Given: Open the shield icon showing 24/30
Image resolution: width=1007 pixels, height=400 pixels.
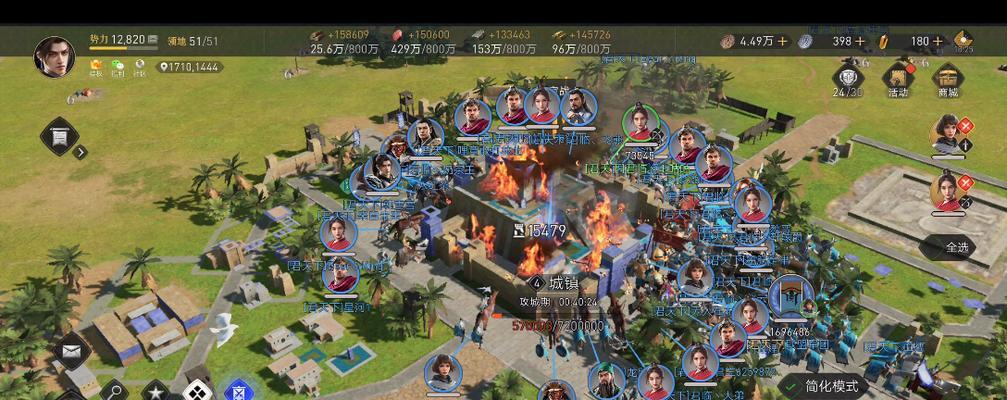Looking at the screenshot, I should pos(848,78).
